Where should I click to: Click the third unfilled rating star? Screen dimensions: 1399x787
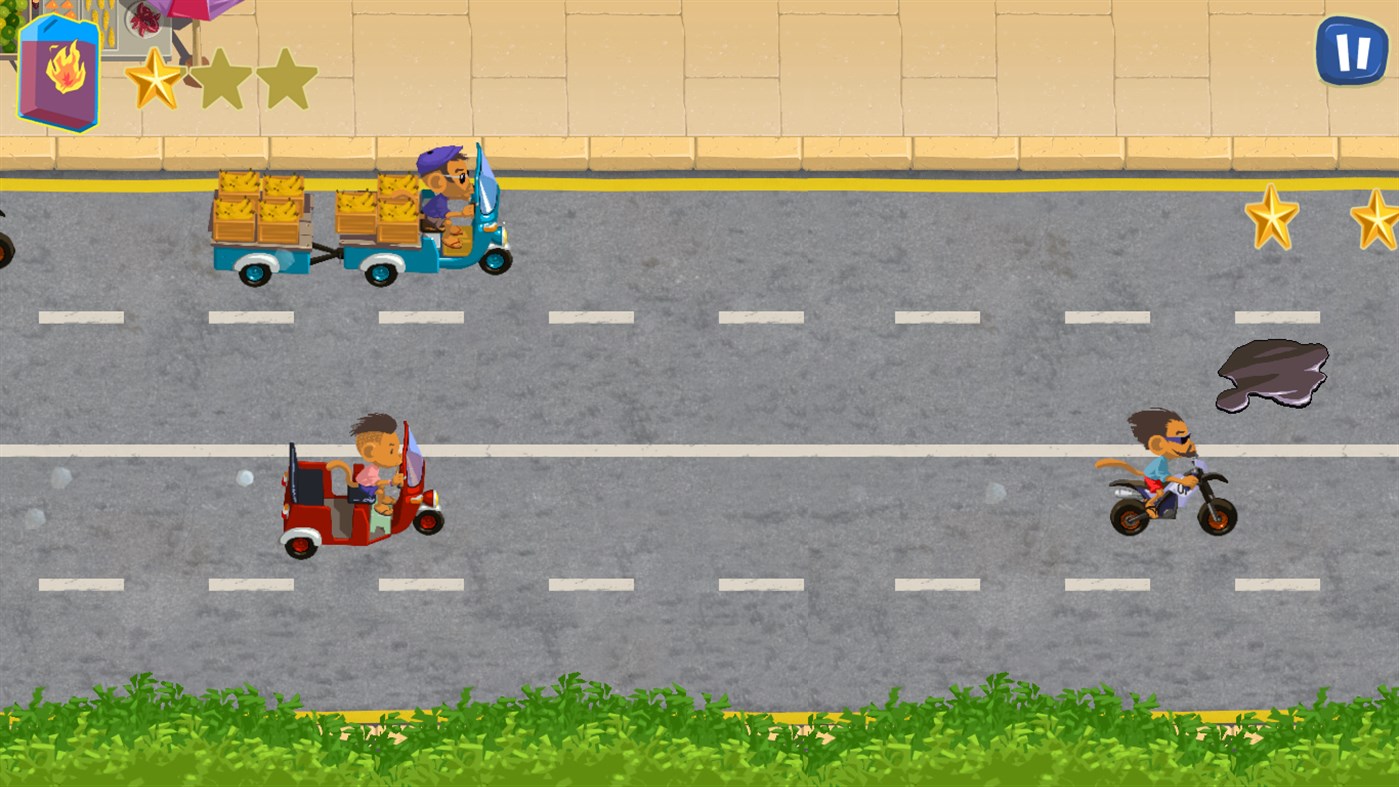(x=287, y=80)
